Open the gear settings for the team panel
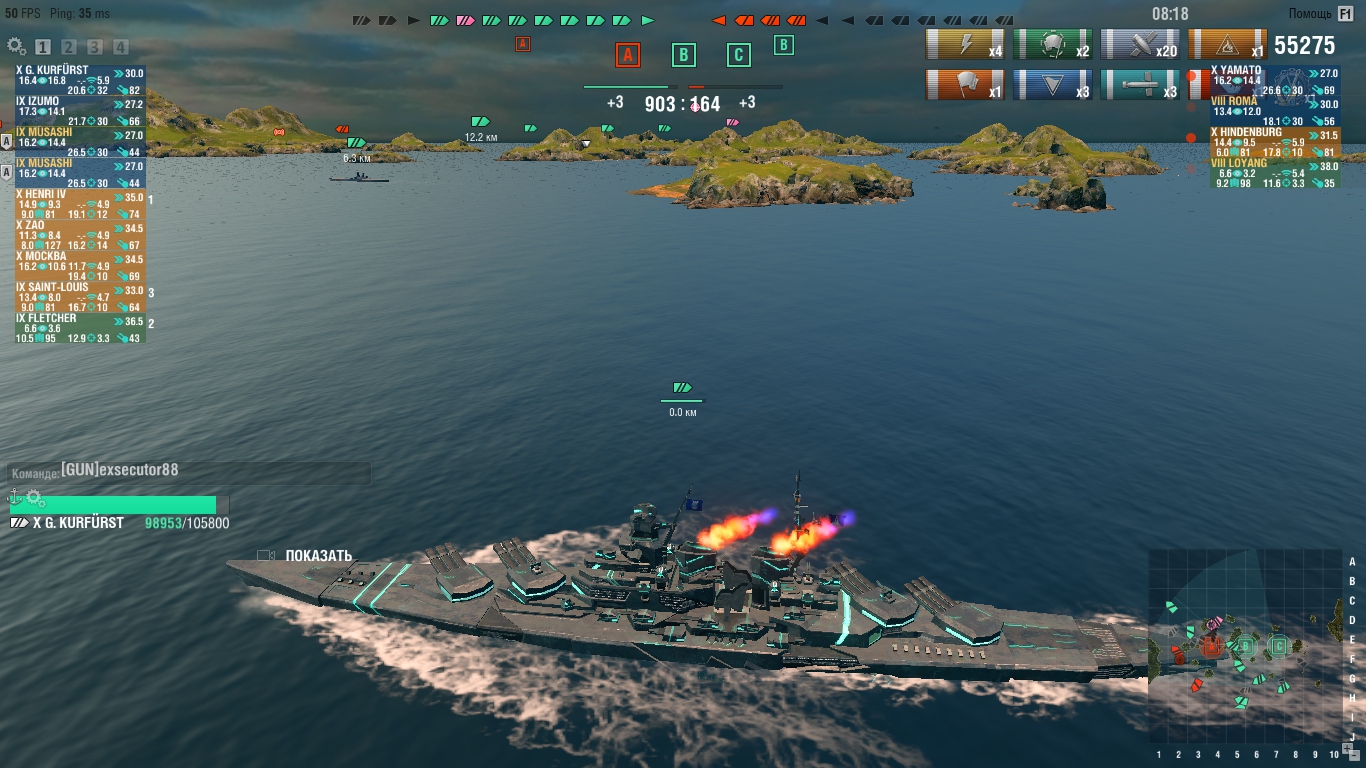Screen dimensions: 1366x768 (16, 46)
